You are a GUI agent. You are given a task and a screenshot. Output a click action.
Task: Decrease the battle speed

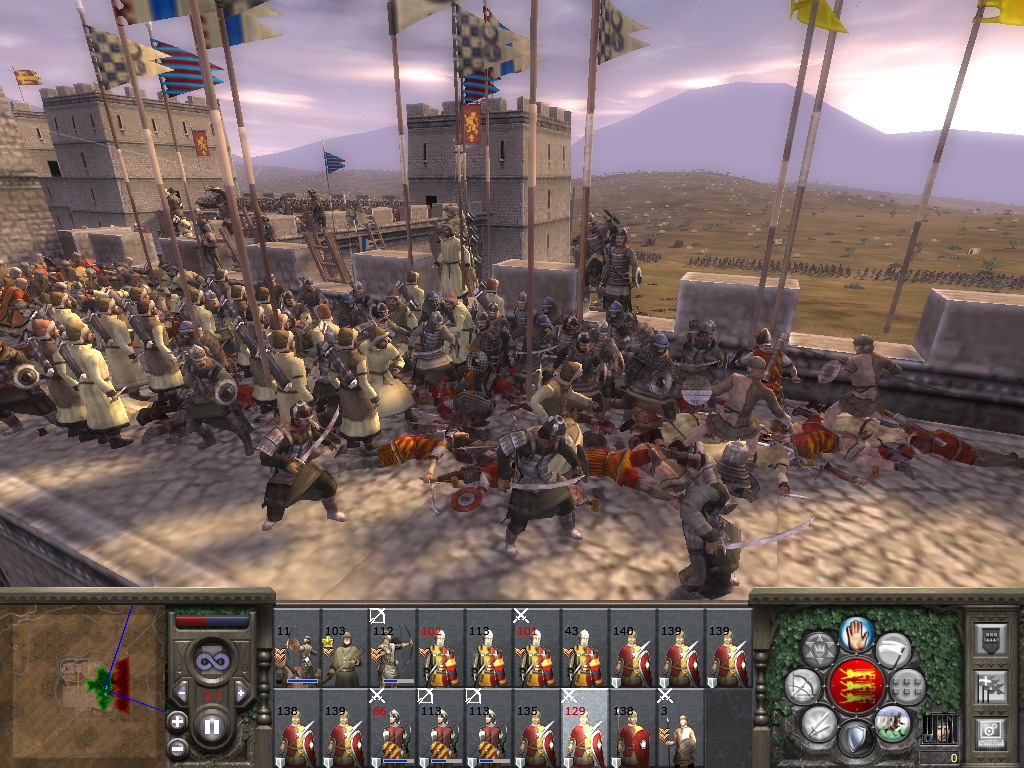point(183,692)
